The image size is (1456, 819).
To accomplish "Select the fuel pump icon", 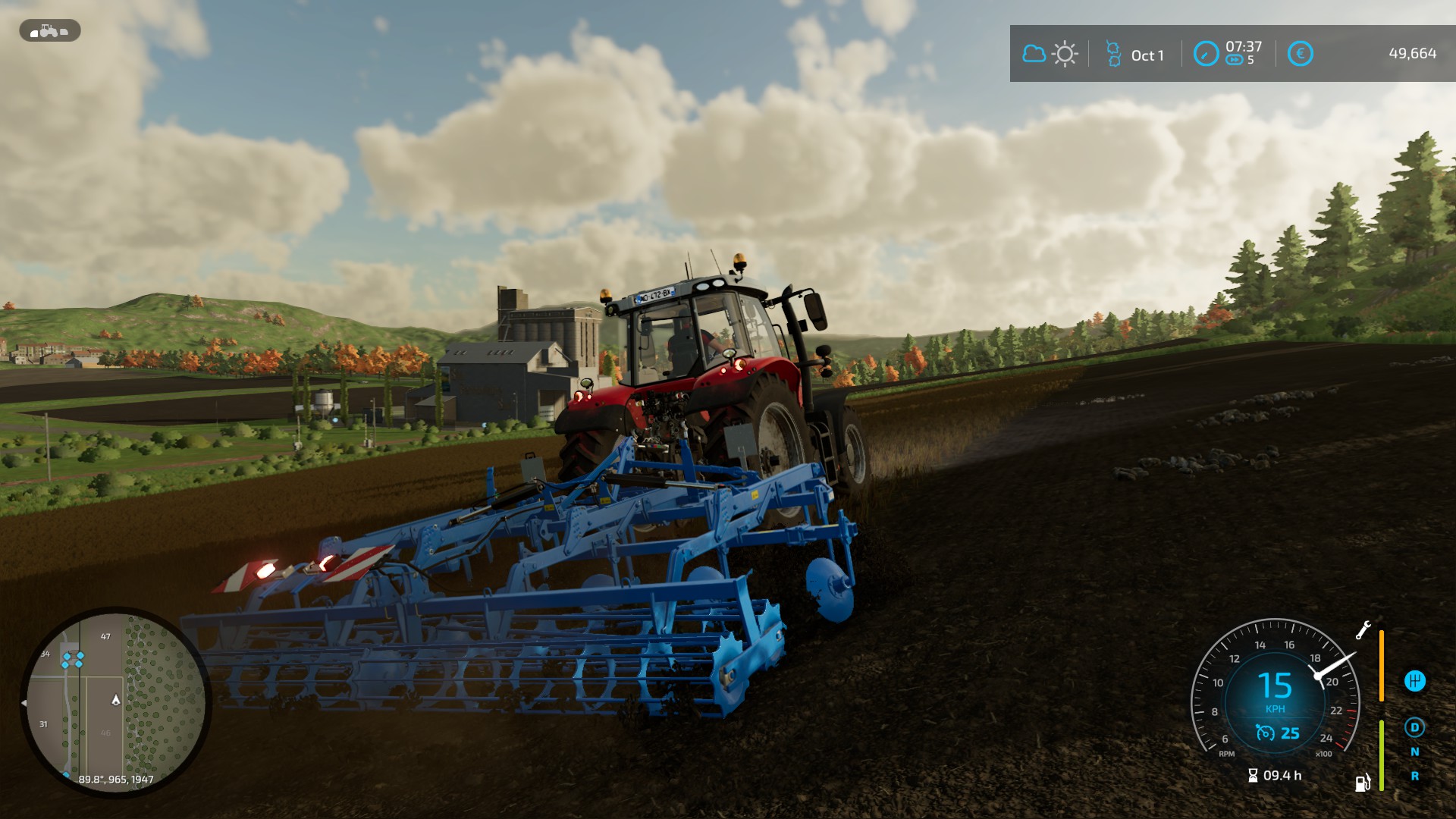I will (1363, 783).
